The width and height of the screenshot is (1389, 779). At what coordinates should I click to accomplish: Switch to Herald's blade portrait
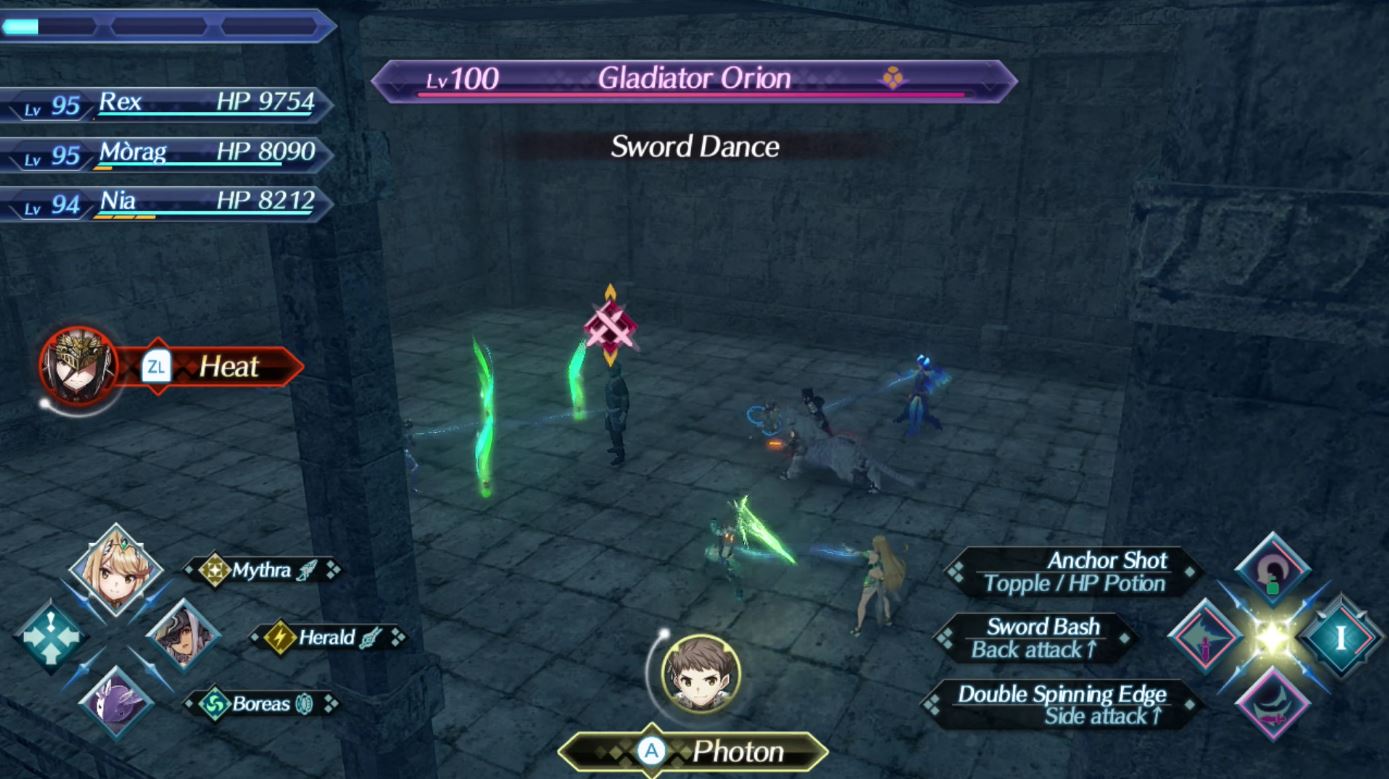tap(183, 636)
